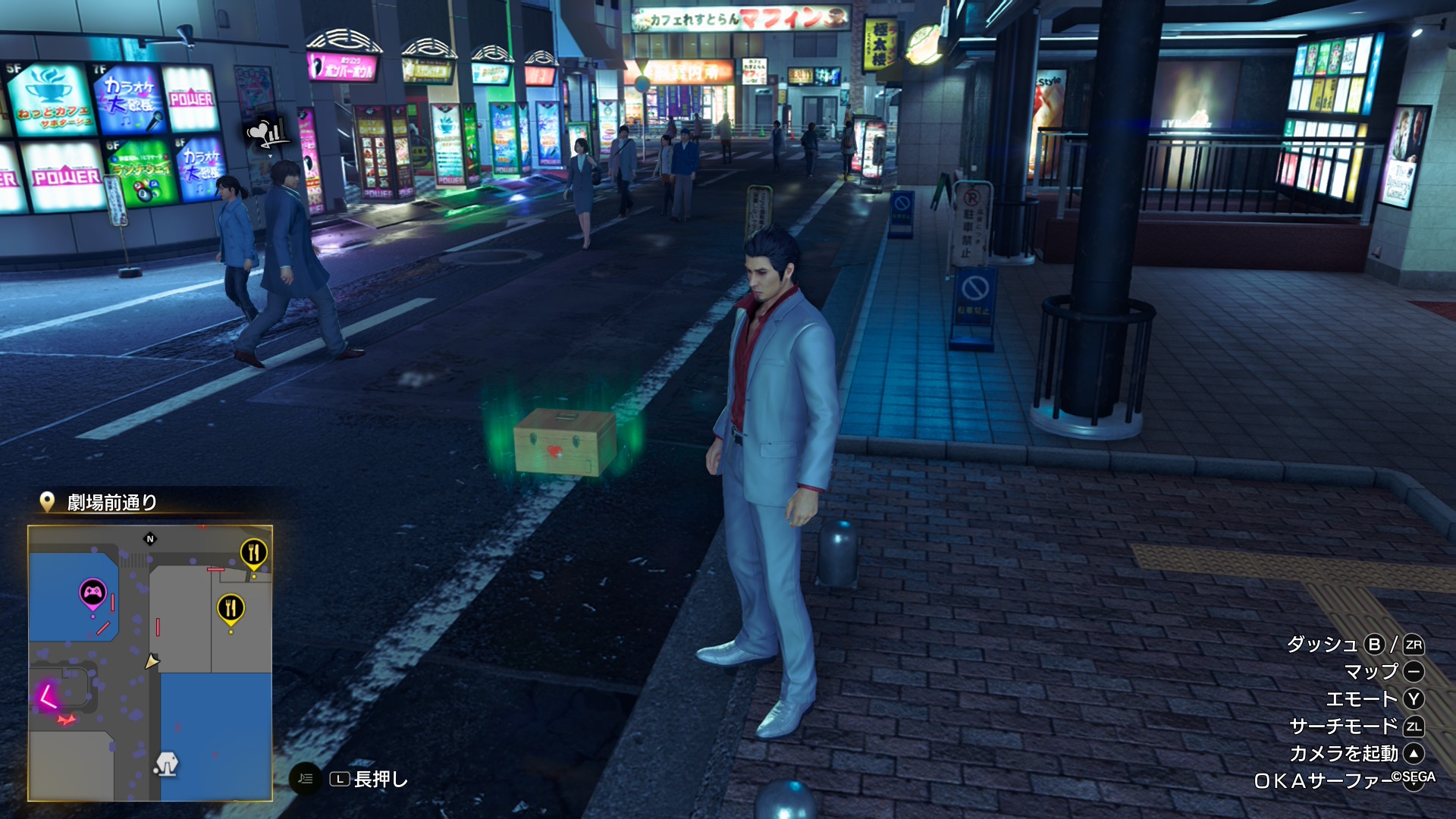Select the pink gamepad arcade marker
The height and width of the screenshot is (819, 1456).
pyautogui.click(x=93, y=593)
